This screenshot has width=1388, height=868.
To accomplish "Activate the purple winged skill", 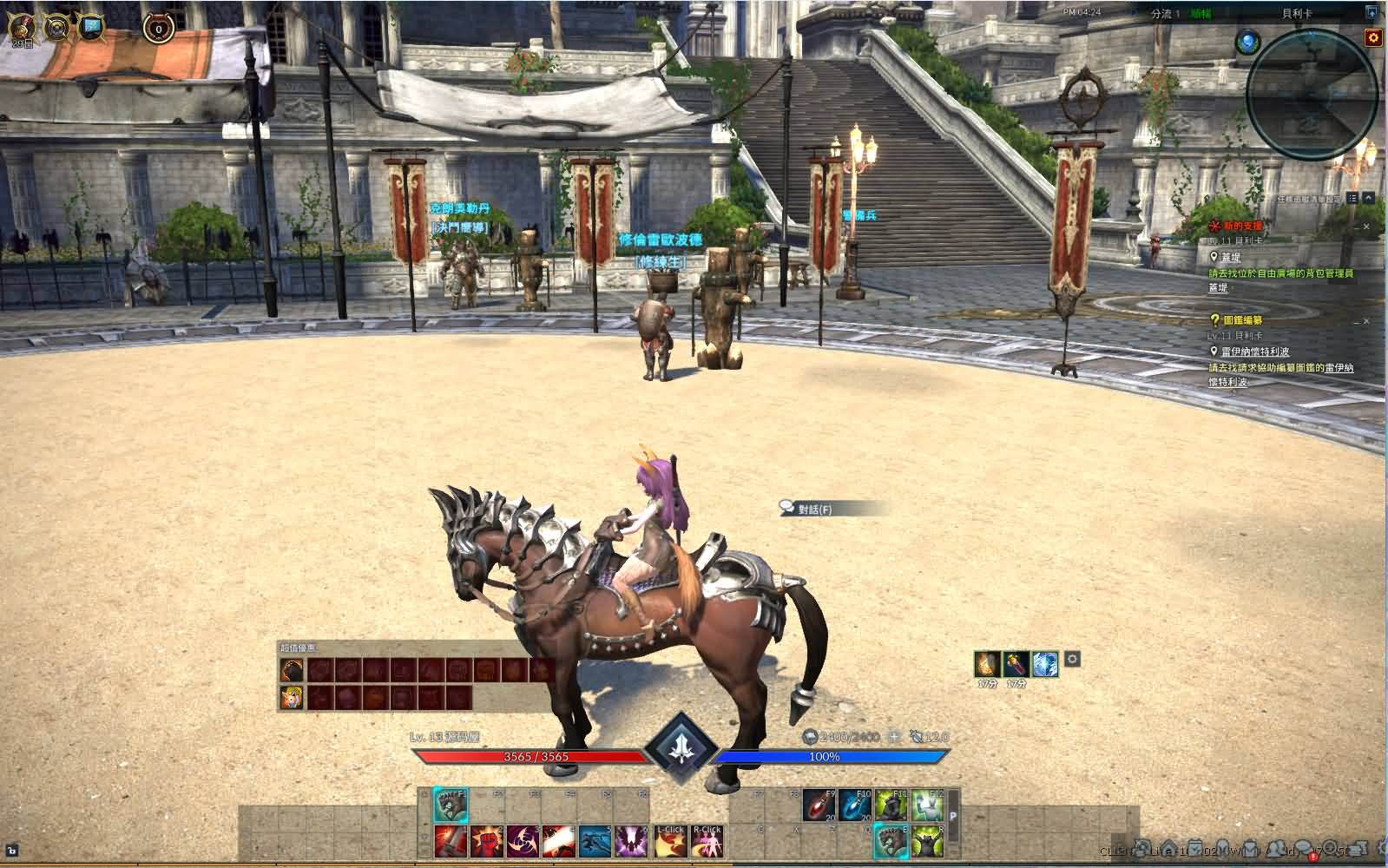I will click(x=632, y=841).
